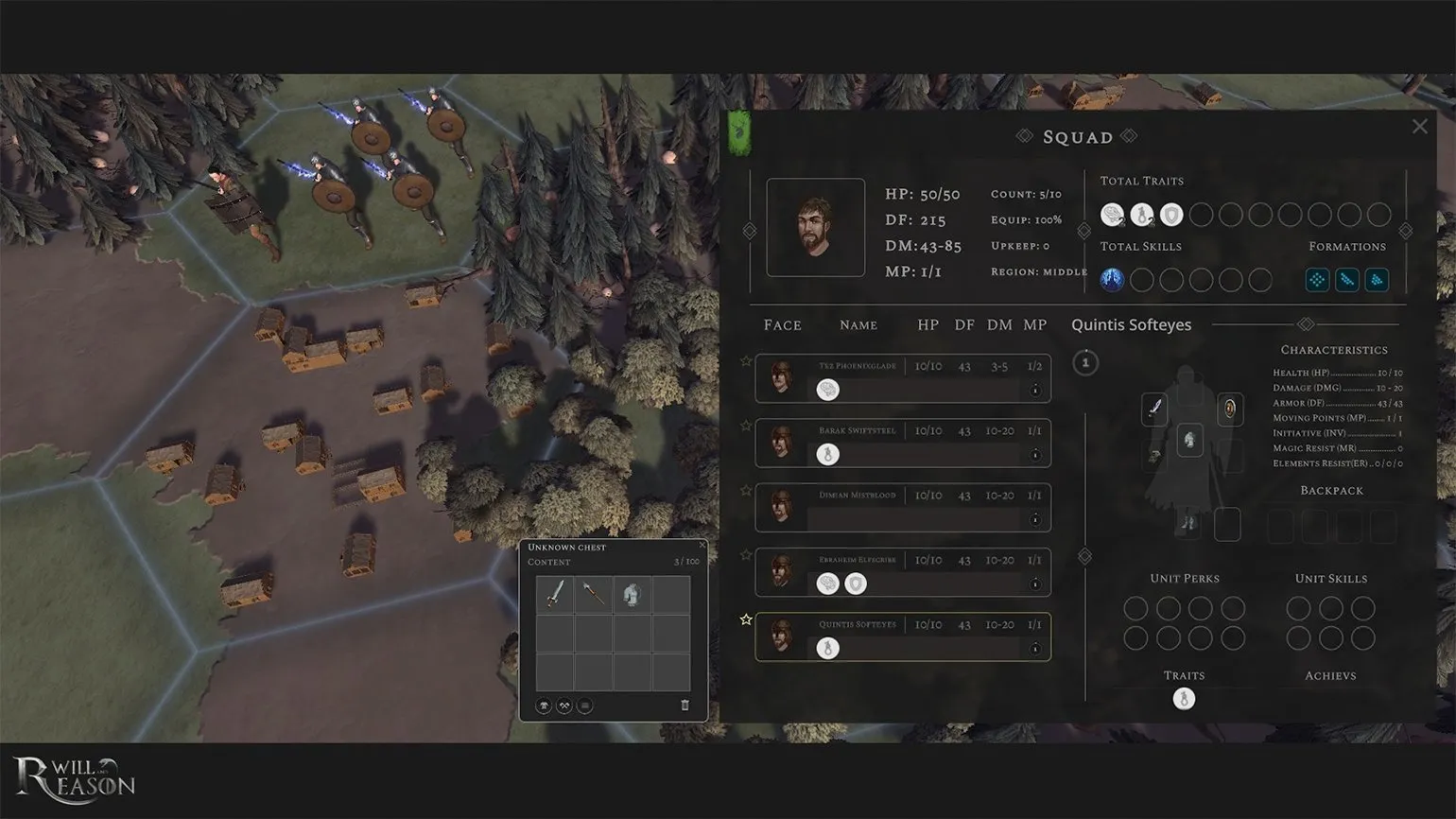Pick the spear from the chest
Screen dimensions: 1456x819
point(594,594)
